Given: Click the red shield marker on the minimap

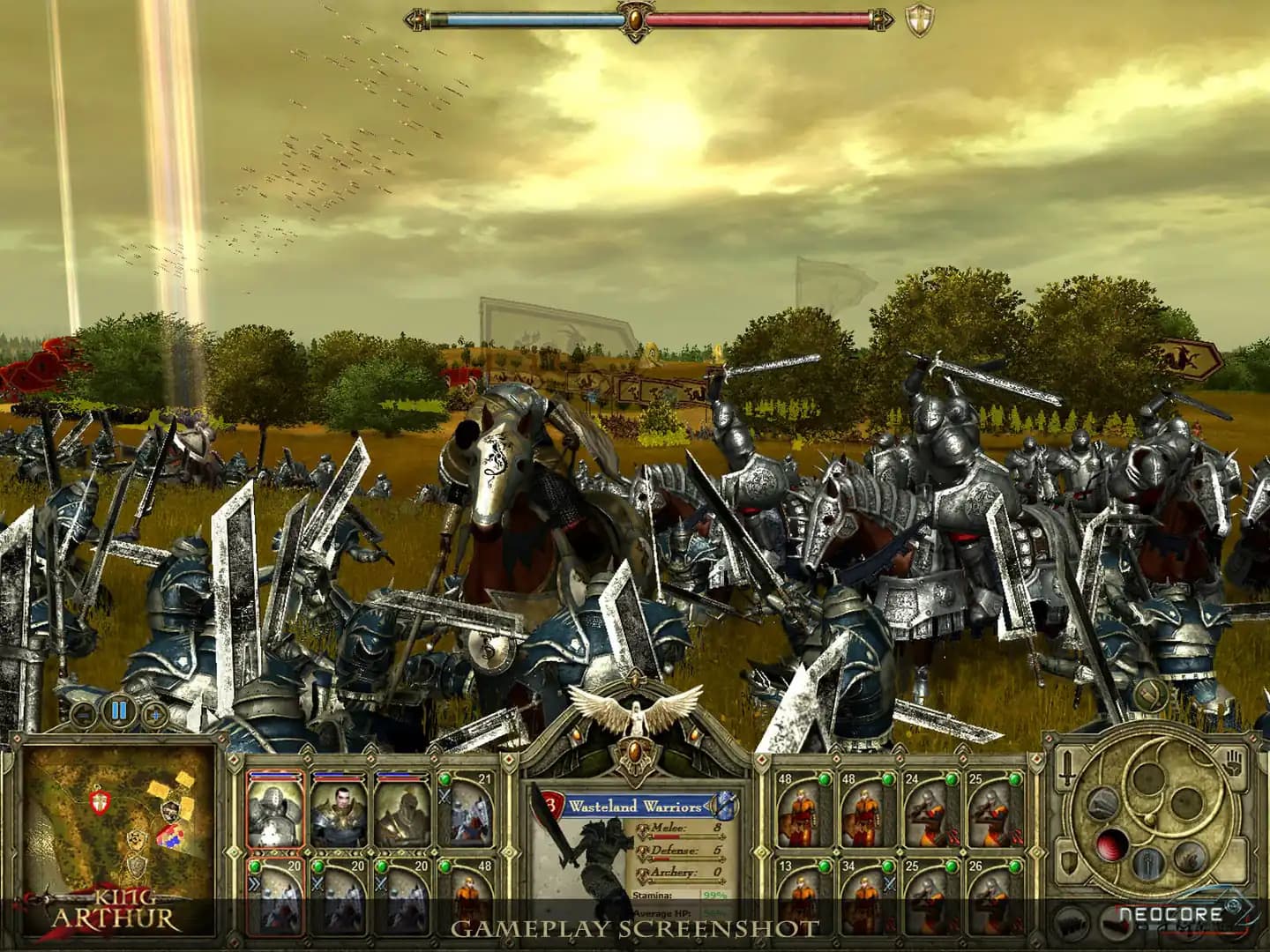Looking at the screenshot, I should click(98, 805).
